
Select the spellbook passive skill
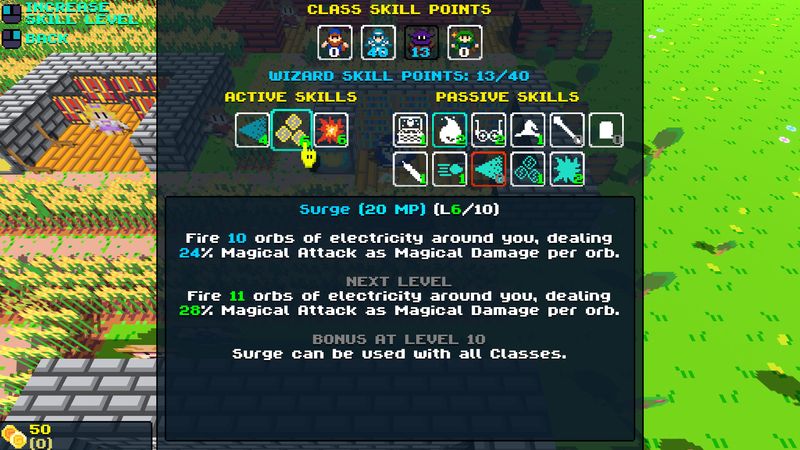[x=410, y=130]
